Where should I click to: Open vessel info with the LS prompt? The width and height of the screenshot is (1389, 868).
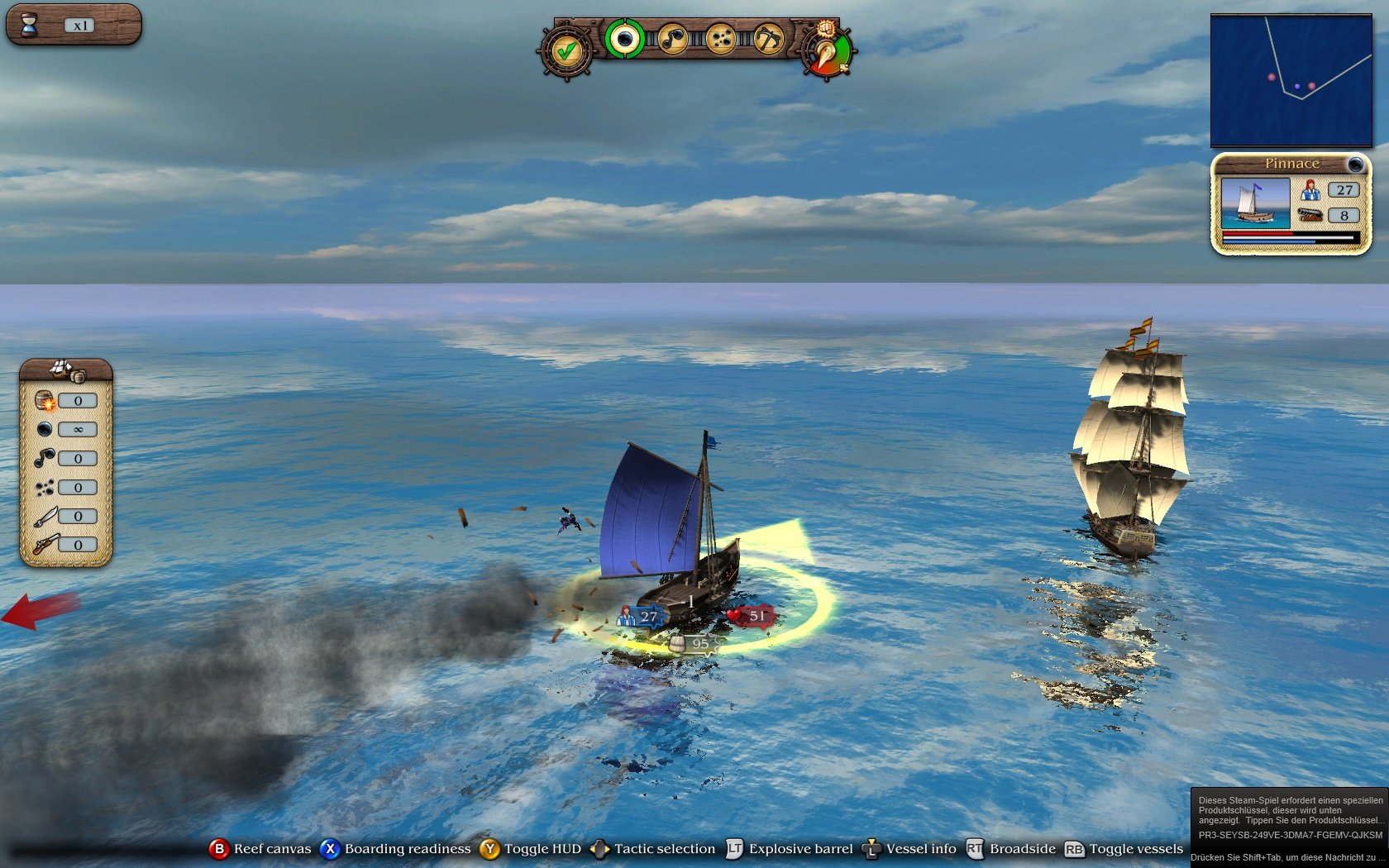pyautogui.click(x=871, y=849)
